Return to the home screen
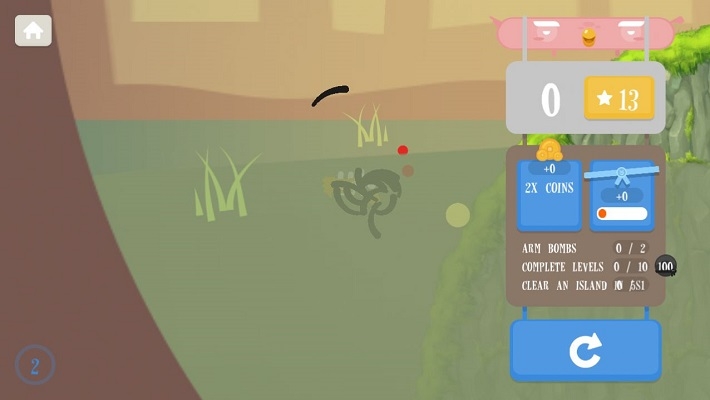Image resolution: width=710 pixels, height=400 pixels. (33, 31)
